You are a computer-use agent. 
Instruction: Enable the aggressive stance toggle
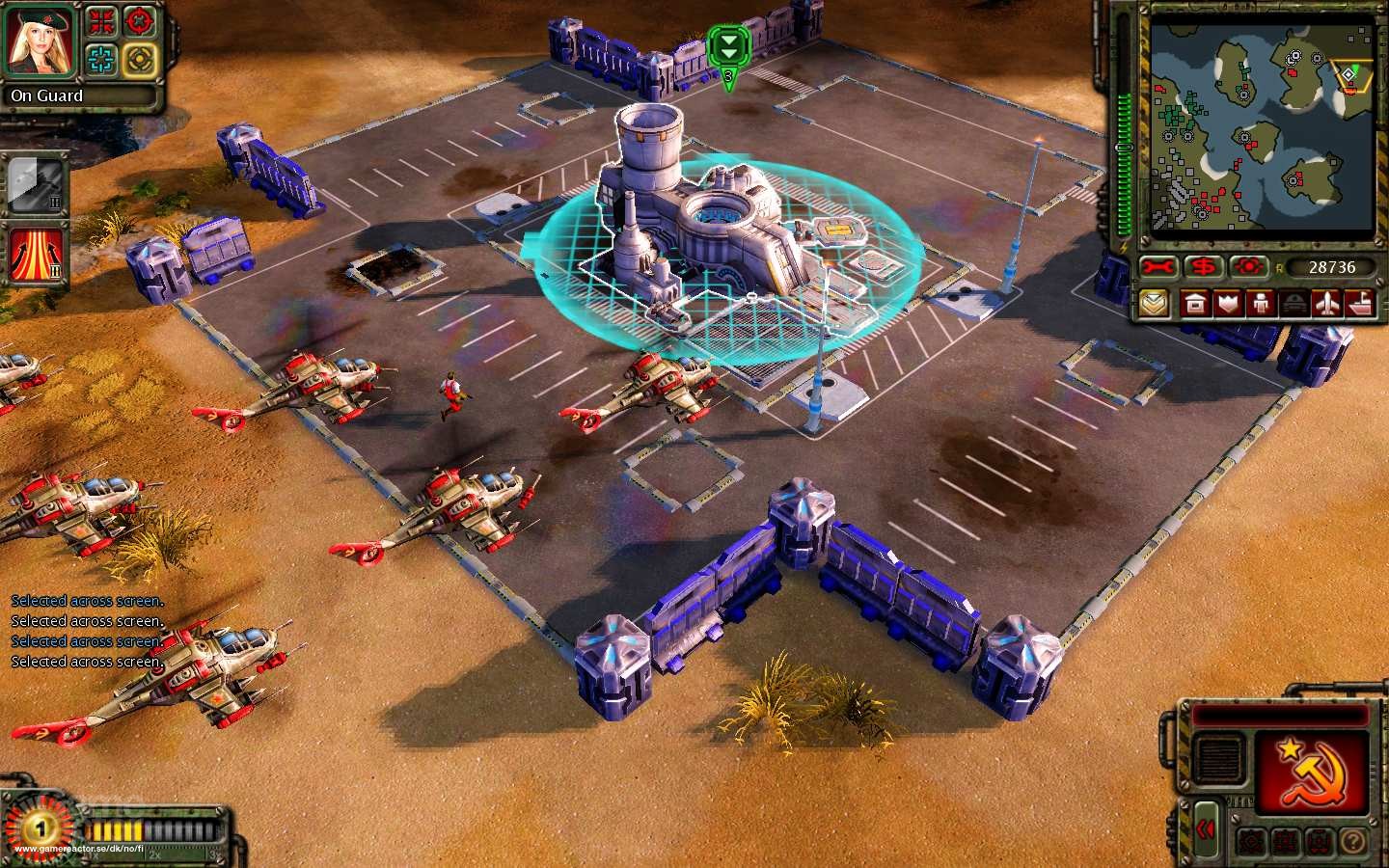(139, 60)
